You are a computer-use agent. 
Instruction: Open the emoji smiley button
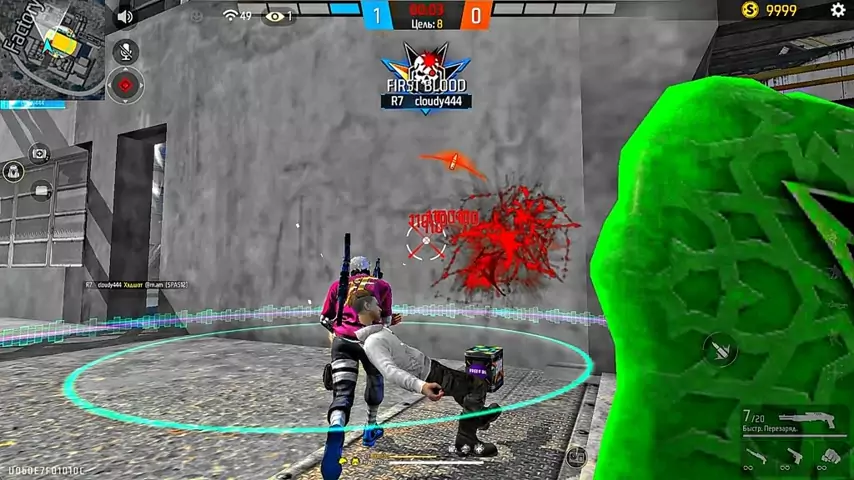(x=197, y=16)
